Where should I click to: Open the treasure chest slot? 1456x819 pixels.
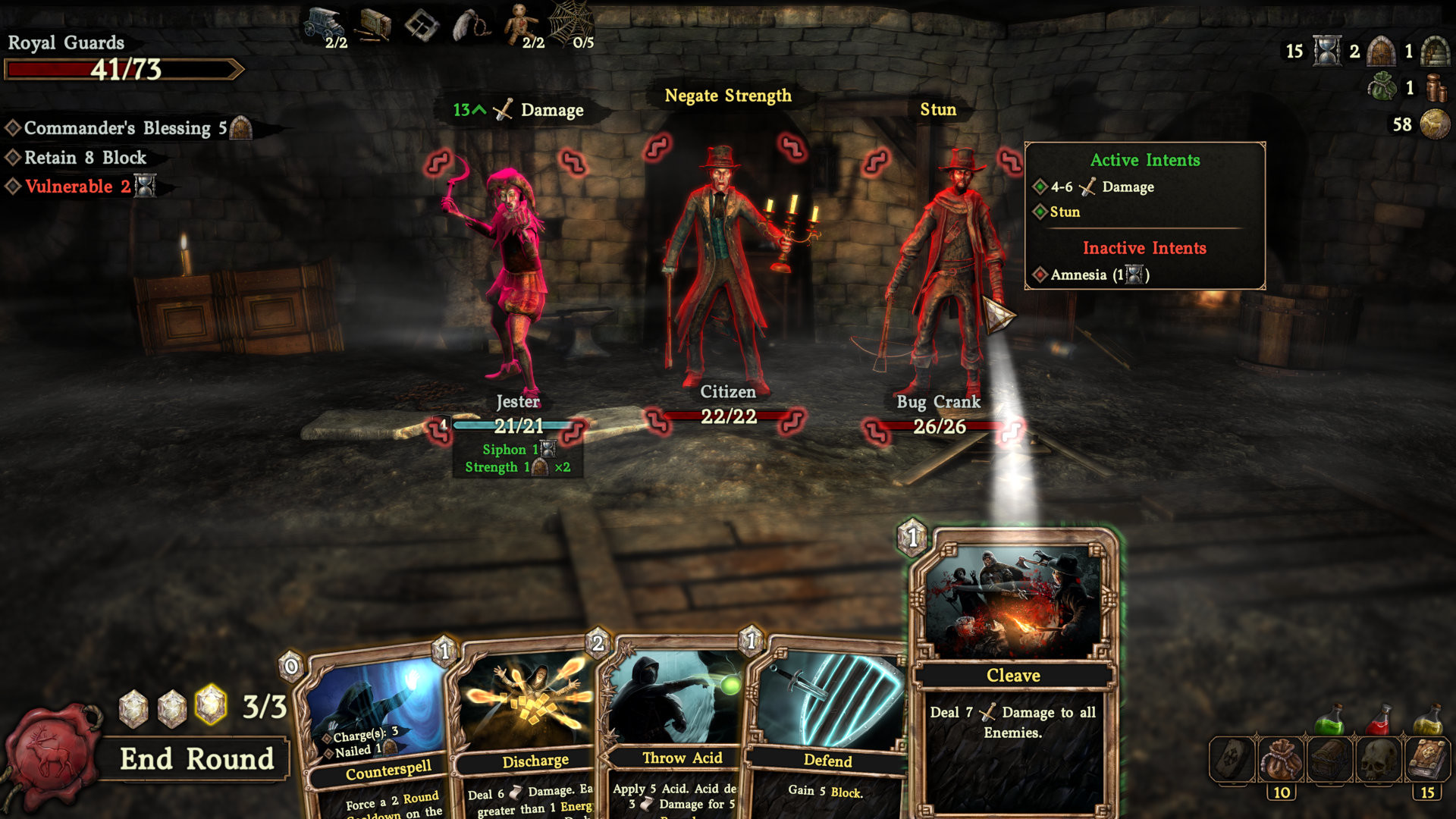coord(1330,760)
